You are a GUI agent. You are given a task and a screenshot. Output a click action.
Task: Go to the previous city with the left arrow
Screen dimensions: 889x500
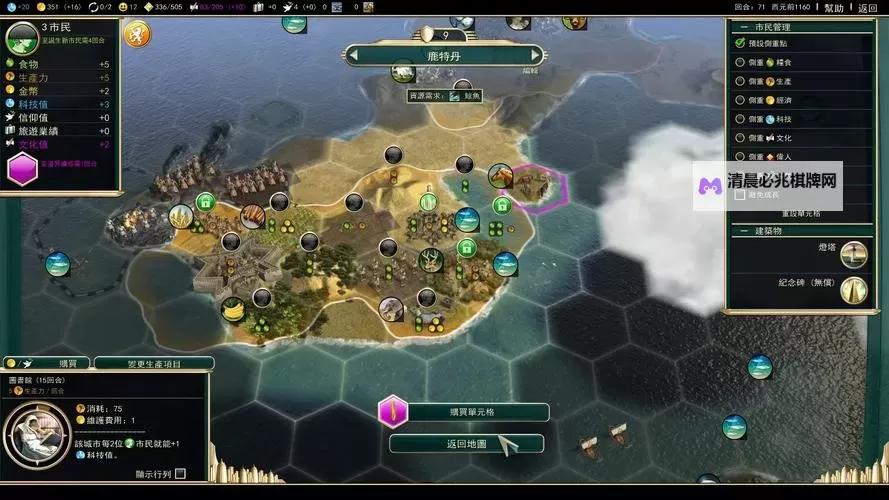(x=355, y=56)
